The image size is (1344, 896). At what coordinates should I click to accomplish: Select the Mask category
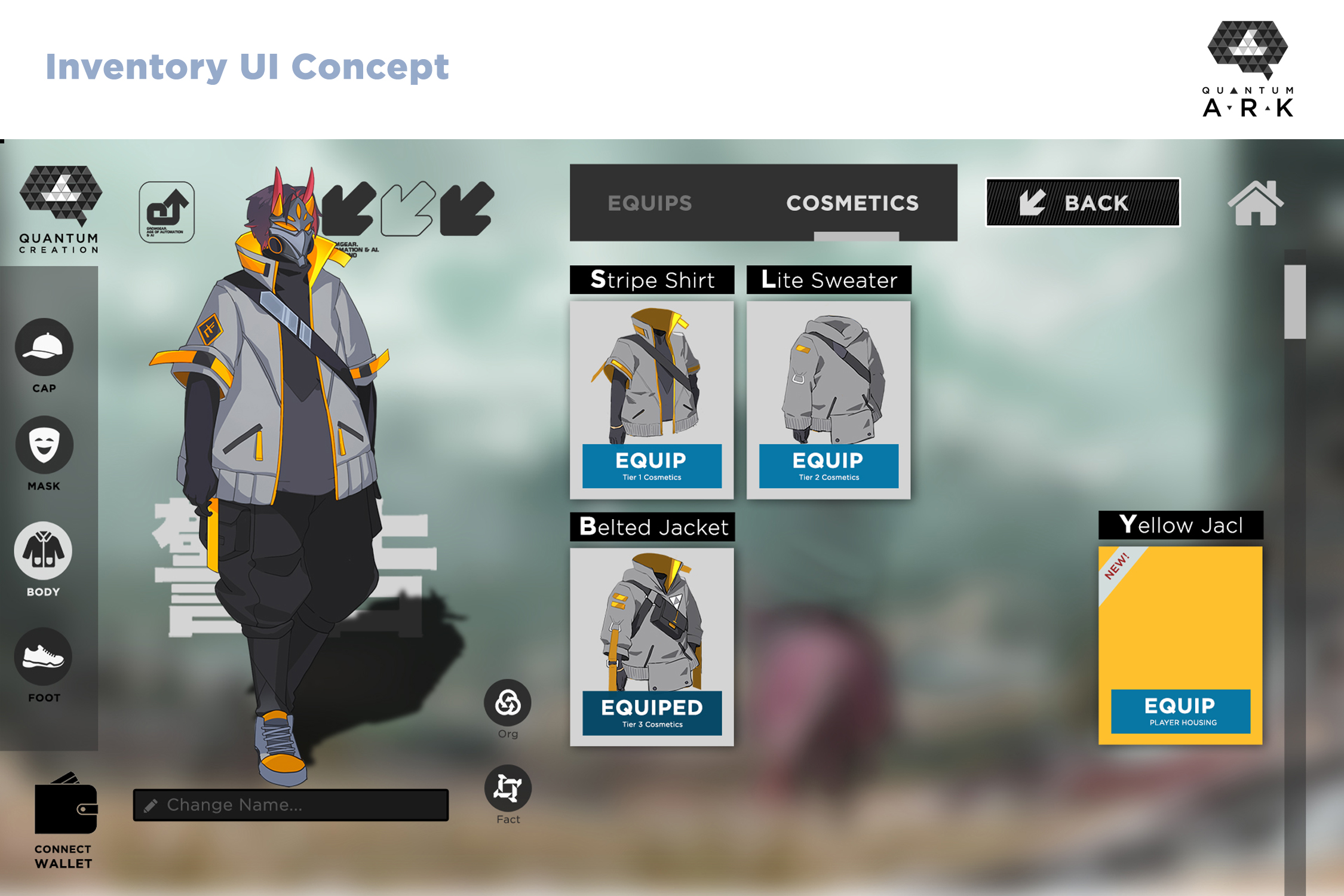pos(44,446)
